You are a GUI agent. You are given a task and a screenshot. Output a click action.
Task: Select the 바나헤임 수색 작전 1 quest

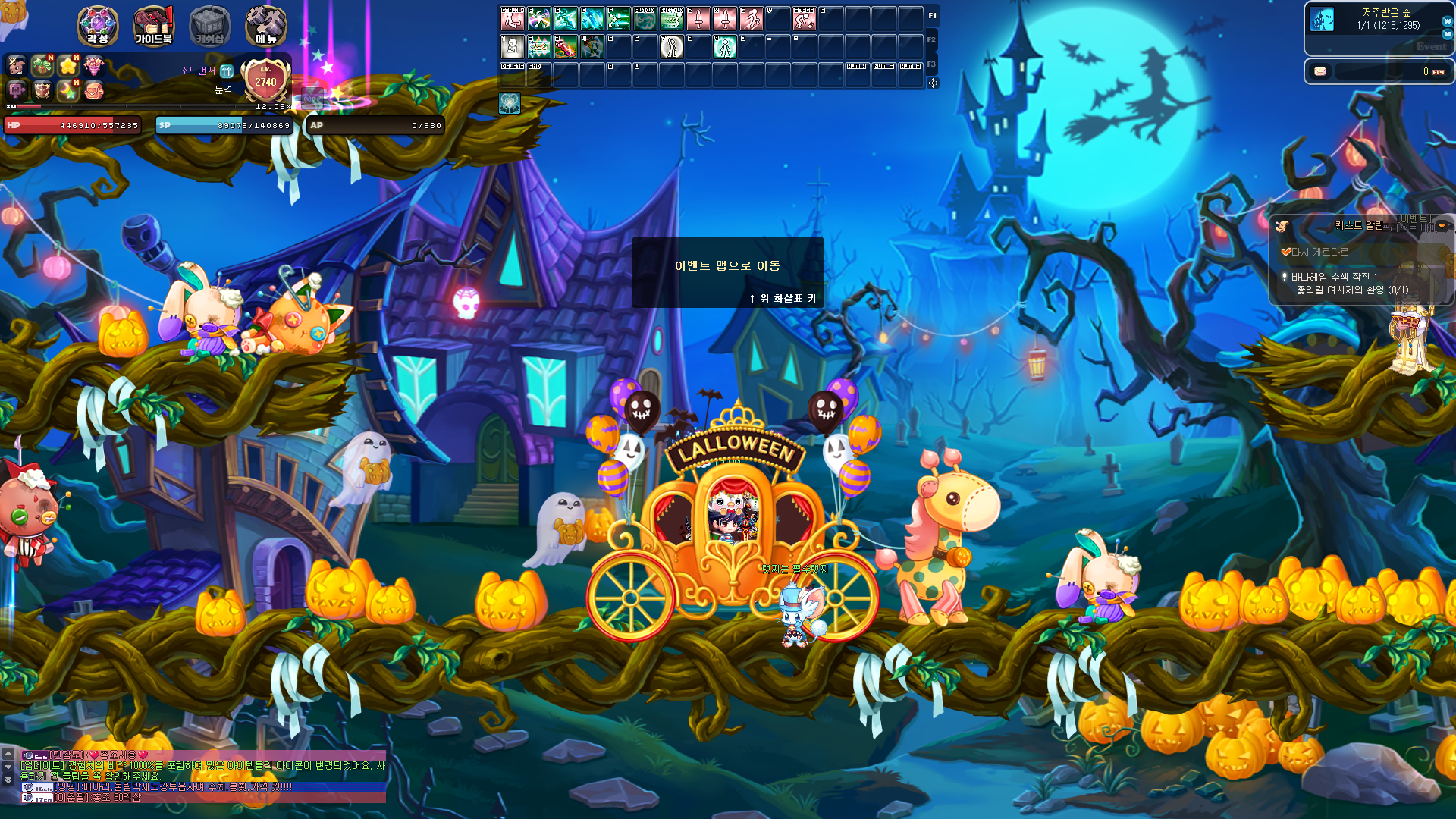pyautogui.click(x=1334, y=277)
